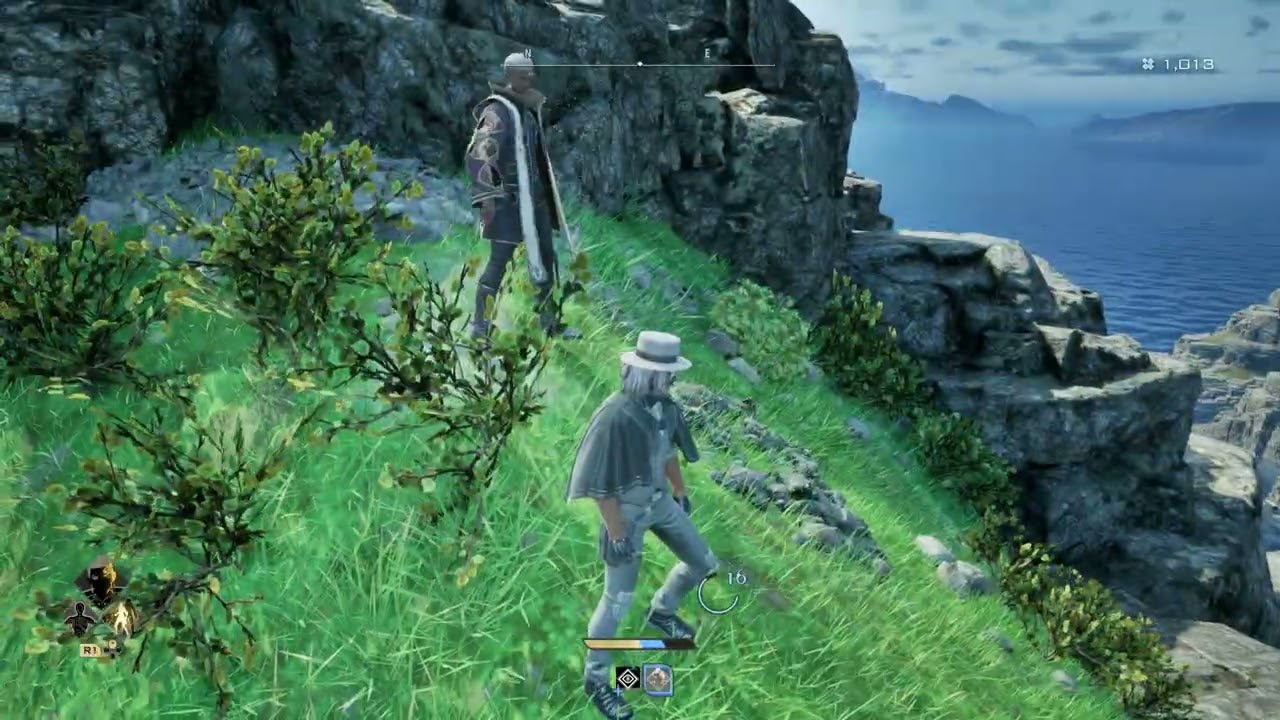This screenshot has height=720, width=1280.
Task: Click the character silhouette ability icon above R1
Action: [x=79, y=617]
